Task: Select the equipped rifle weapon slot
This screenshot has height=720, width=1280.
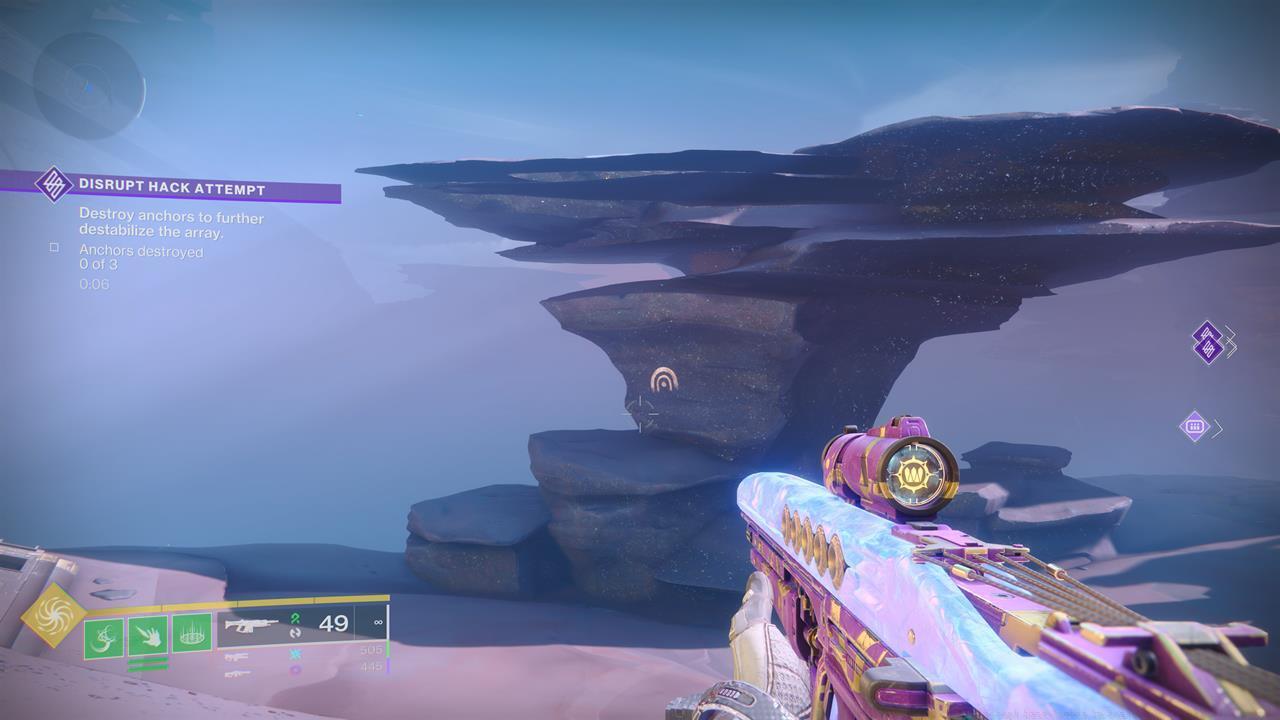Action: 300,626
